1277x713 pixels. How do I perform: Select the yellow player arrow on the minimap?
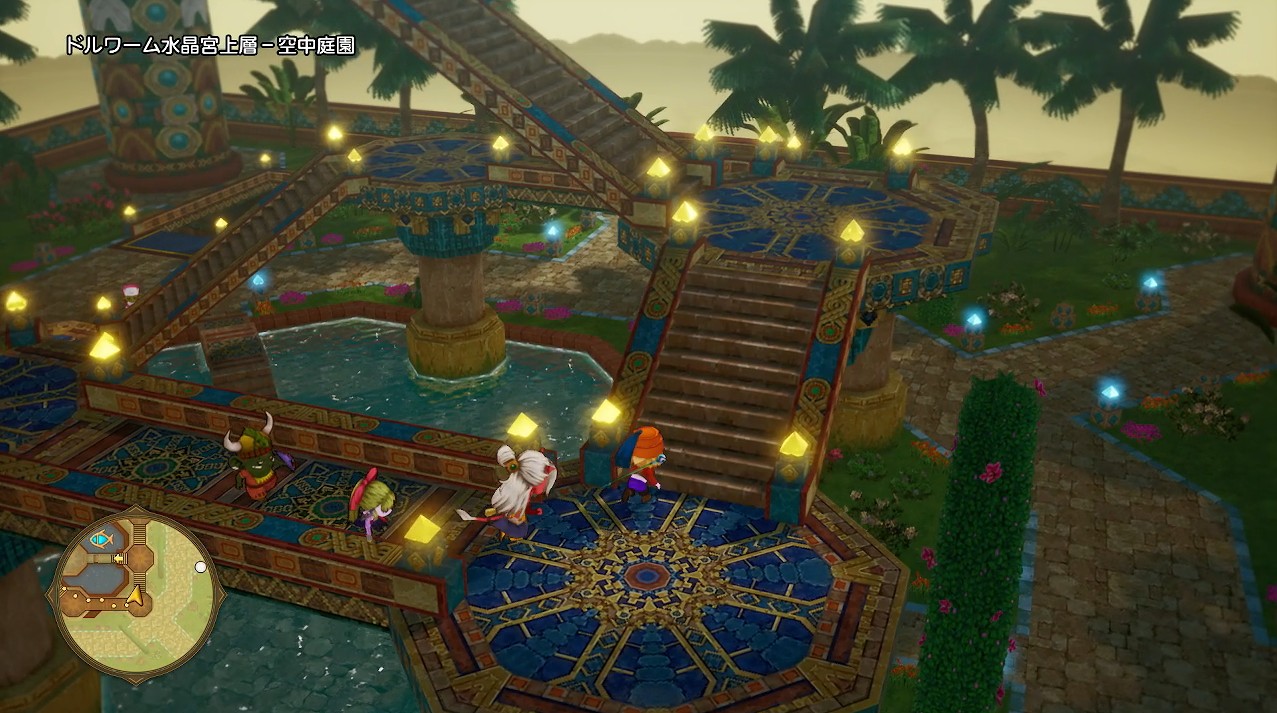click(134, 597)
